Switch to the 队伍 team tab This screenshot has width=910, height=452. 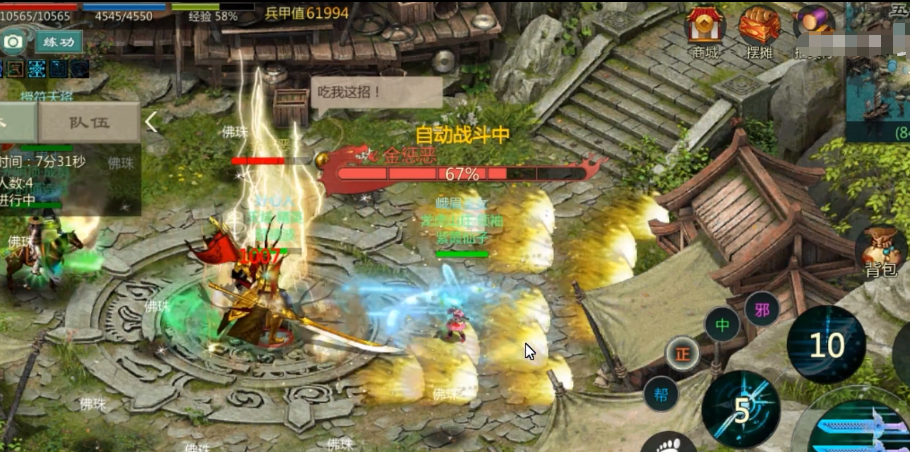[x=88, y=123]
